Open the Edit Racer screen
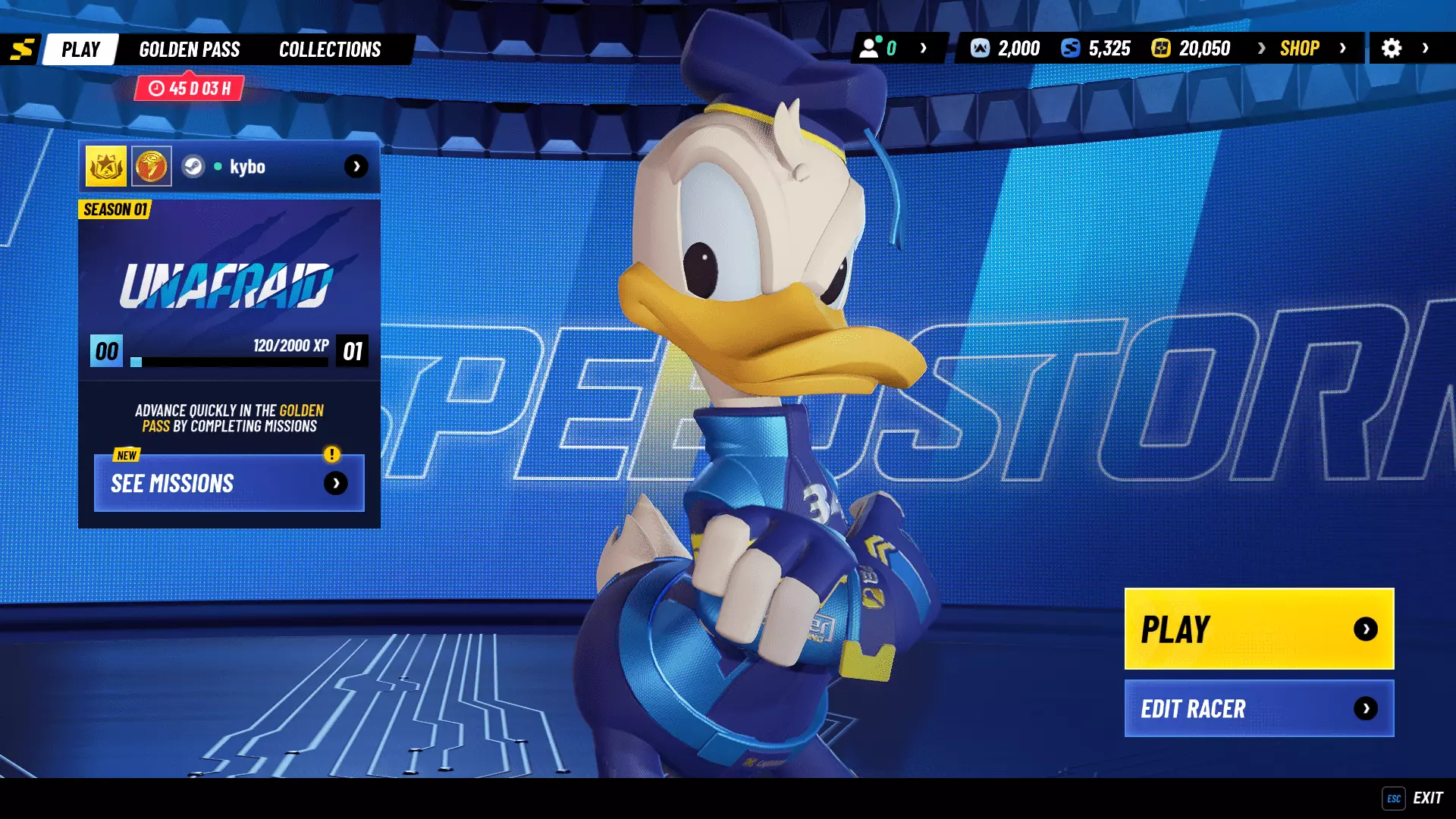Image resolution: width=1456 pixels, height=819 pixels. (x=1259, y=708)
